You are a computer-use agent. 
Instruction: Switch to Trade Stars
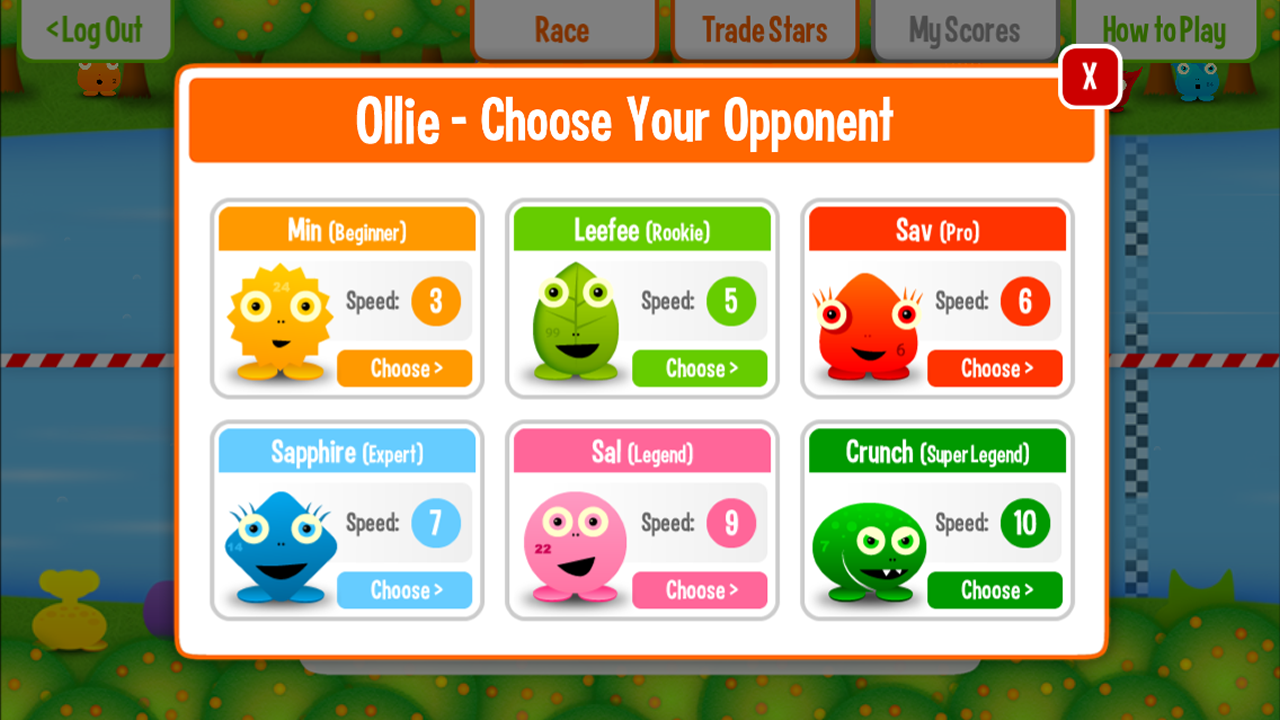765,30
